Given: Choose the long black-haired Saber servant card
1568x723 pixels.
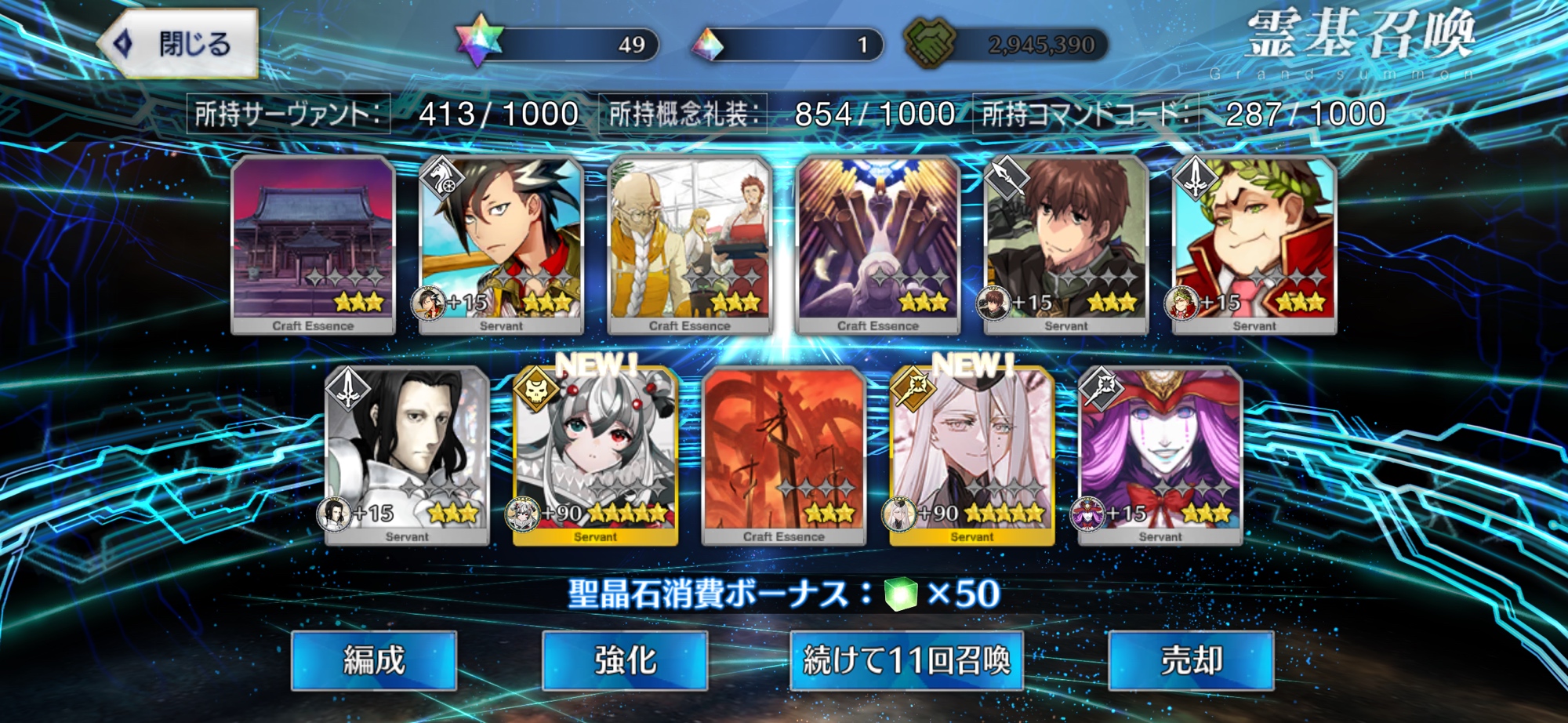Looking at the screenshot, I should pyautogui.click(x=407, y=456).
